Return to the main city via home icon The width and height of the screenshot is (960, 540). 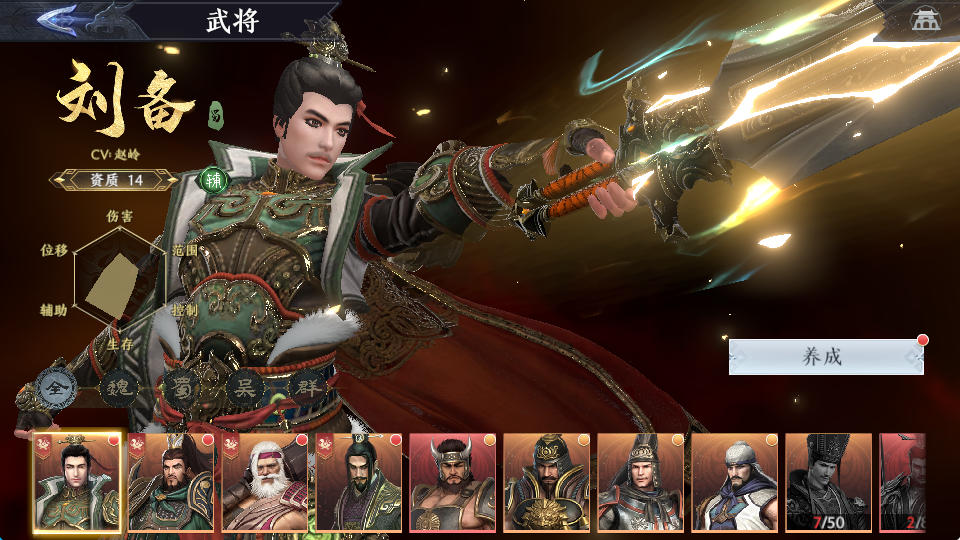[925, 19]
